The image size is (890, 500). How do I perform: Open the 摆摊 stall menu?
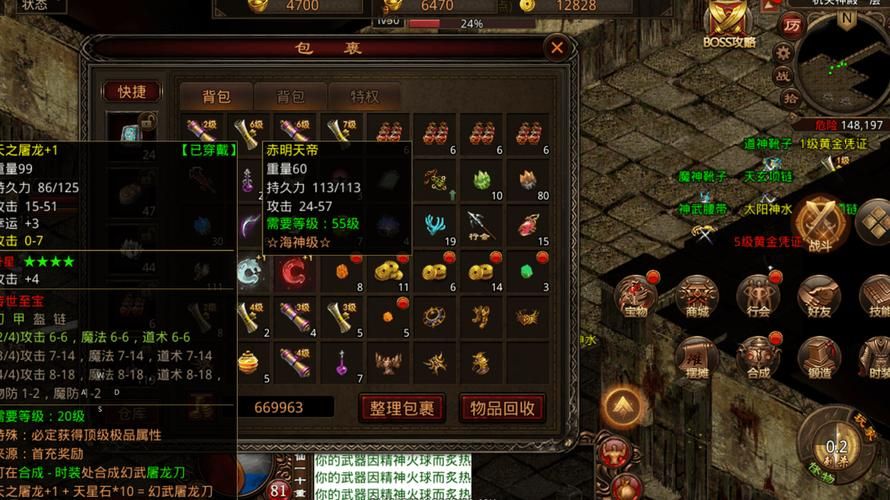tap(697, 357)
